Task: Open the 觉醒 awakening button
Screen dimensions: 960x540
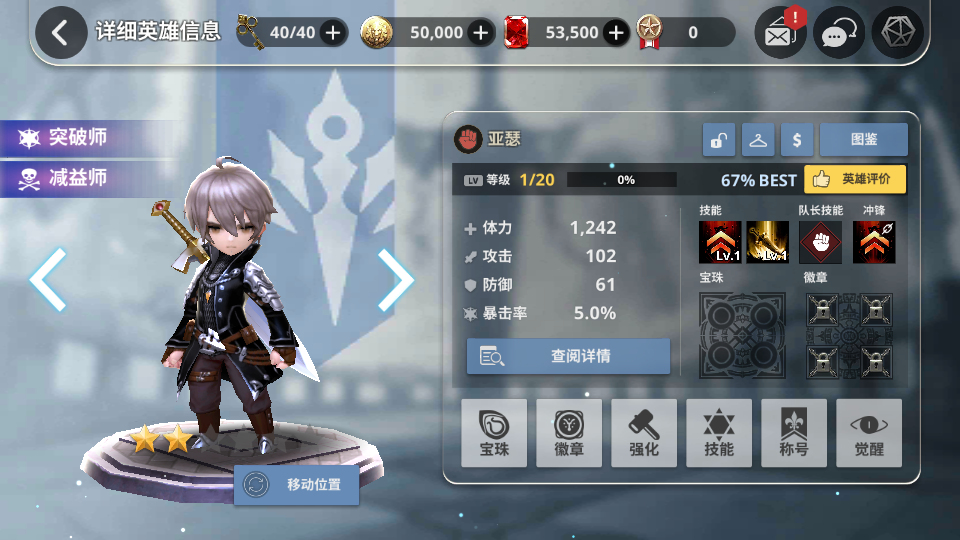Action: point(868,433)
